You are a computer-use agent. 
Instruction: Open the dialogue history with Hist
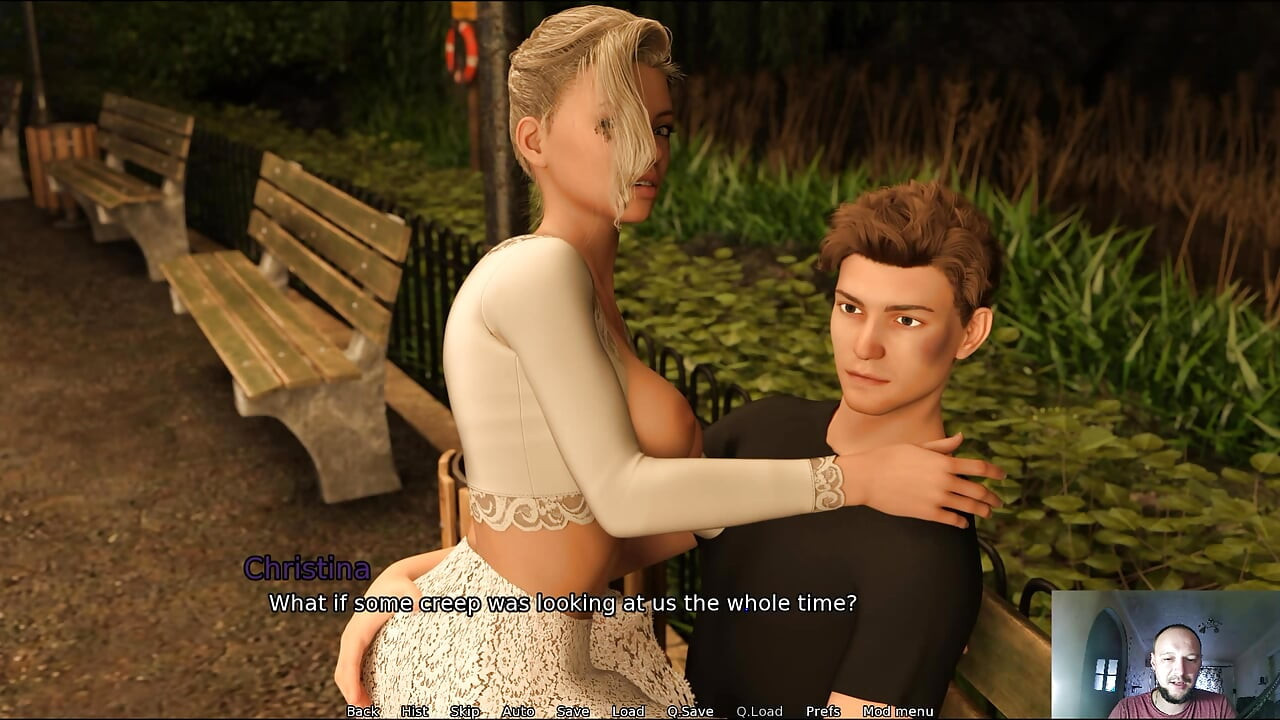pos(413,711)
